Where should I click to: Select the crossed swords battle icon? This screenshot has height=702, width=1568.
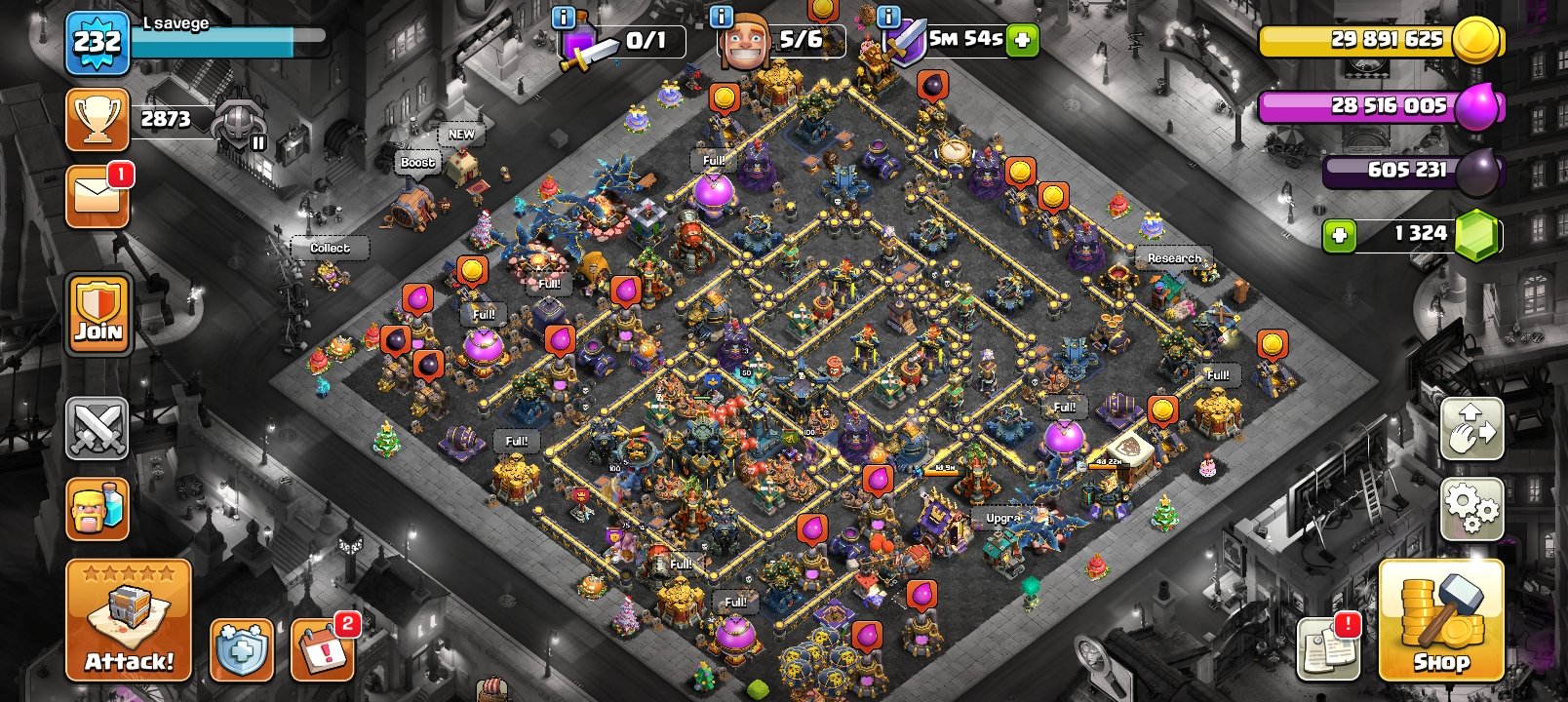[x=98, y=430]
